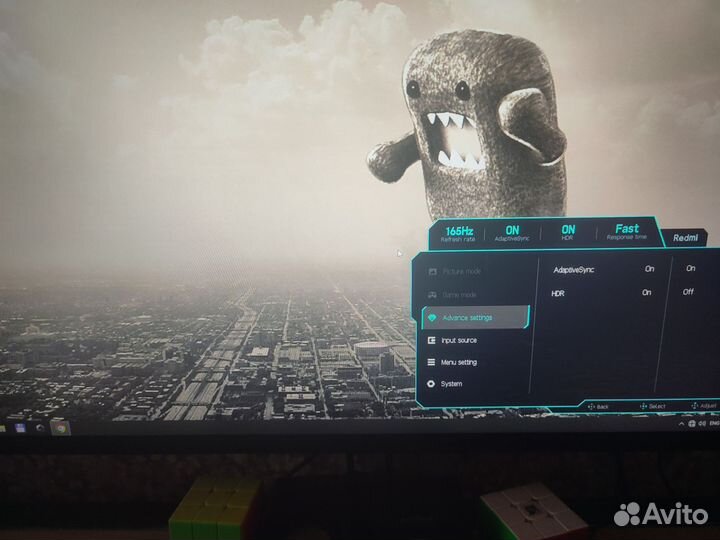720x540 pixels.
Task: Open Chrome from the taskbar
Action: click(x=59, y=427)
